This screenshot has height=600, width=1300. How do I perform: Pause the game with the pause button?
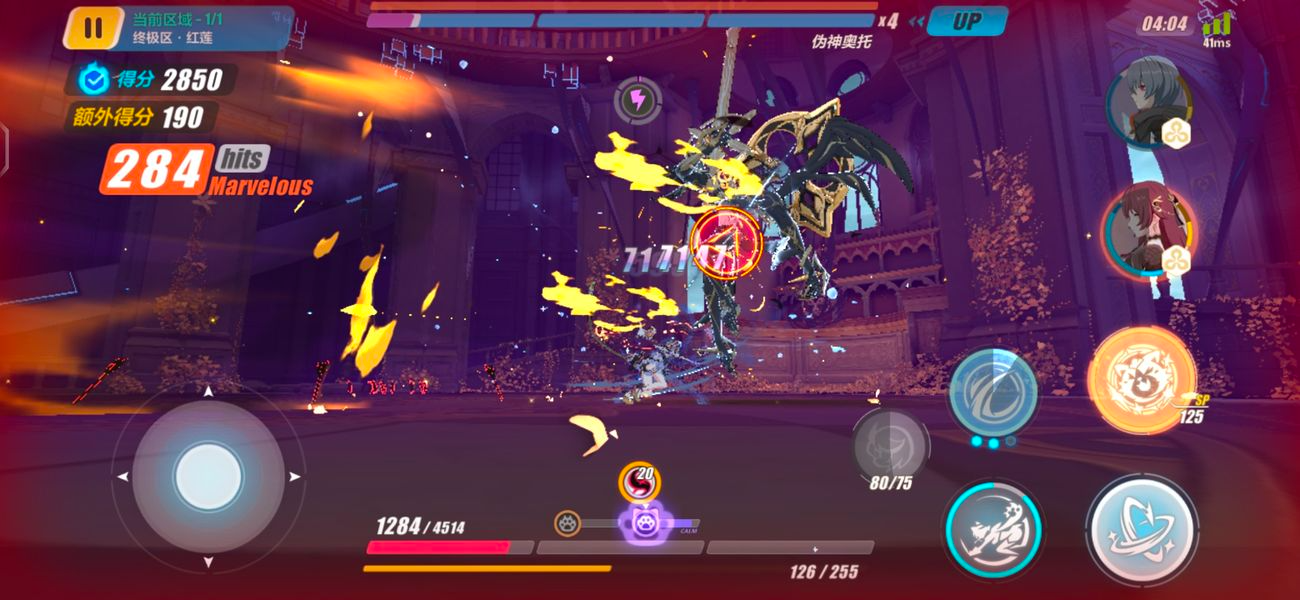click(x=93, y=28)
